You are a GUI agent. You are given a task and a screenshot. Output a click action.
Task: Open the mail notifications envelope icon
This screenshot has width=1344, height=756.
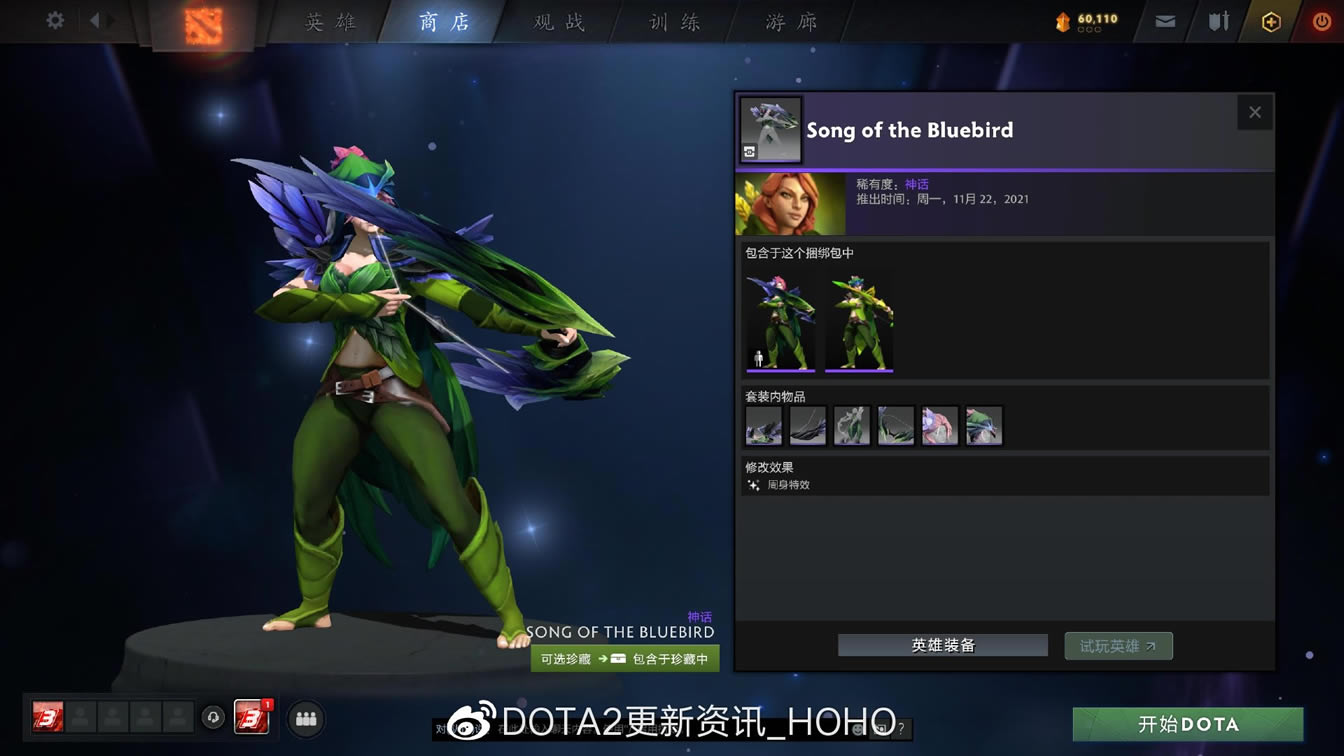tap(1163, 19)
